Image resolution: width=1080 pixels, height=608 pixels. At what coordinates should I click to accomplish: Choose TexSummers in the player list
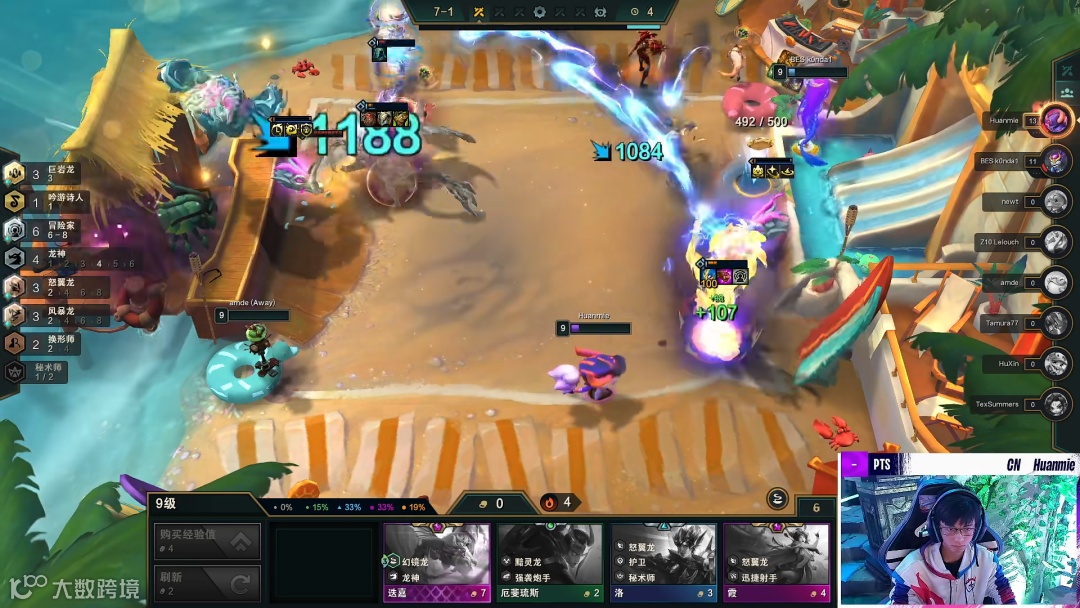[x=1055, y=405]
